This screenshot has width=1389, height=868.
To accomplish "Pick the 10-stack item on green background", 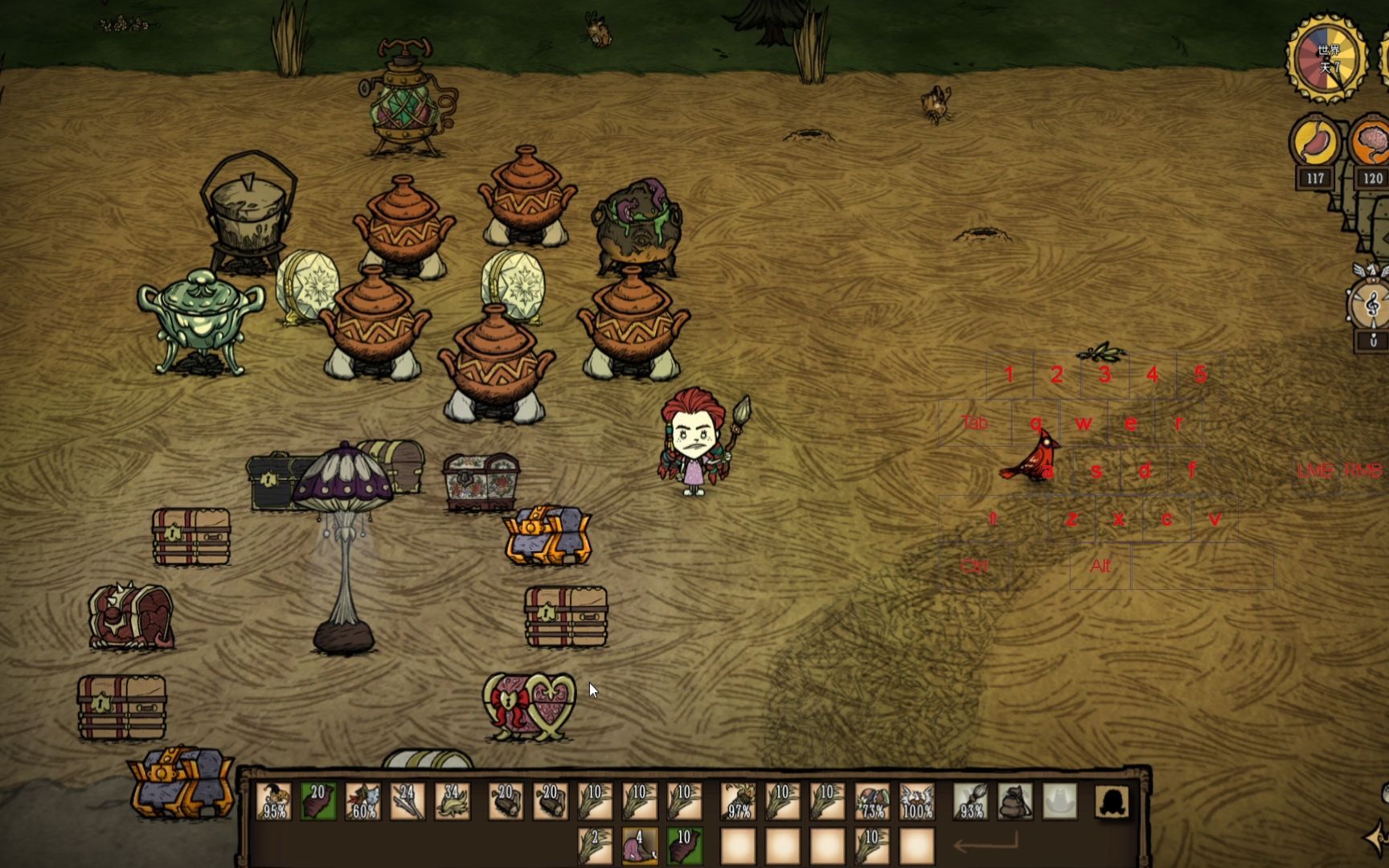I will click(x=684, y=846).
